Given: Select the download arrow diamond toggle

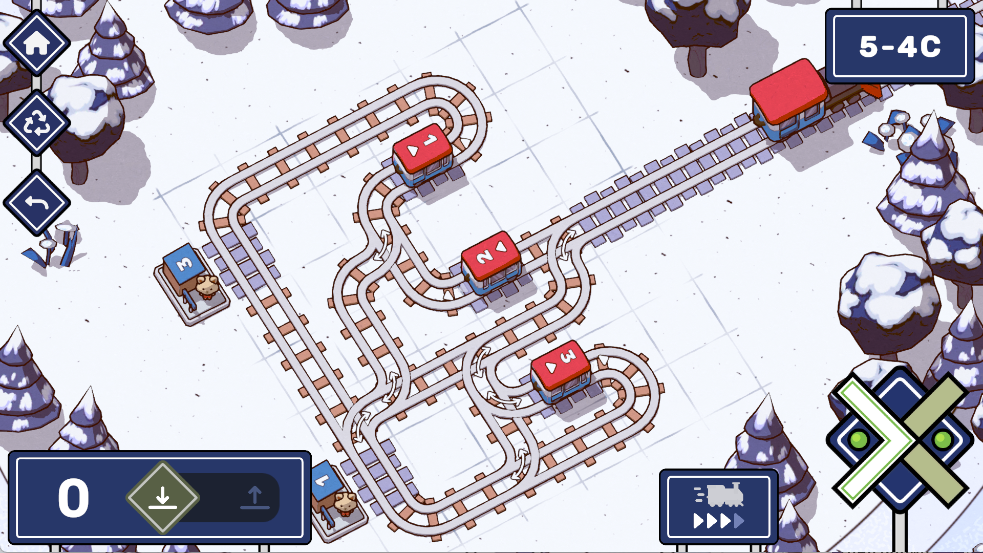Looking at the screenshot, I should (163, 497).
